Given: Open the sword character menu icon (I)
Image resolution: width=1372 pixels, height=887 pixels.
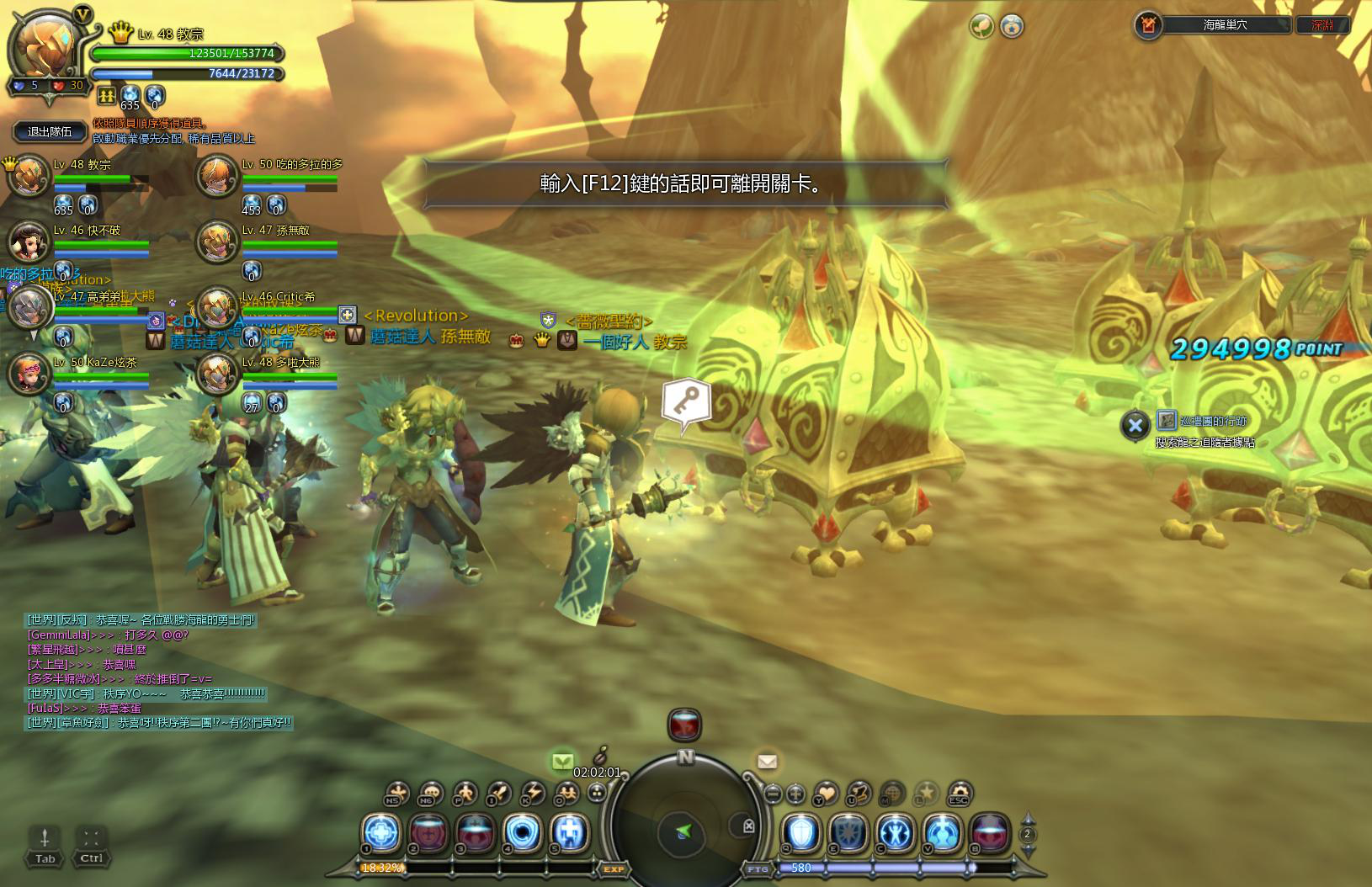Looking at the screenshot, I should click(x=499, y=793).
